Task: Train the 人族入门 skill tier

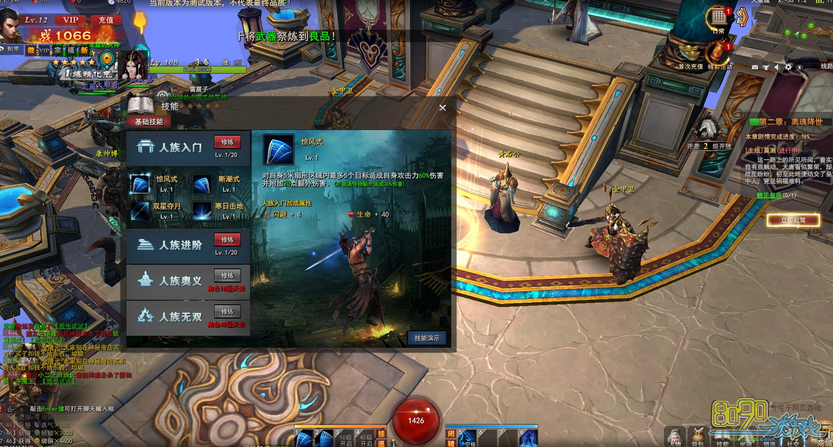Action: click(x=227, y=142)
